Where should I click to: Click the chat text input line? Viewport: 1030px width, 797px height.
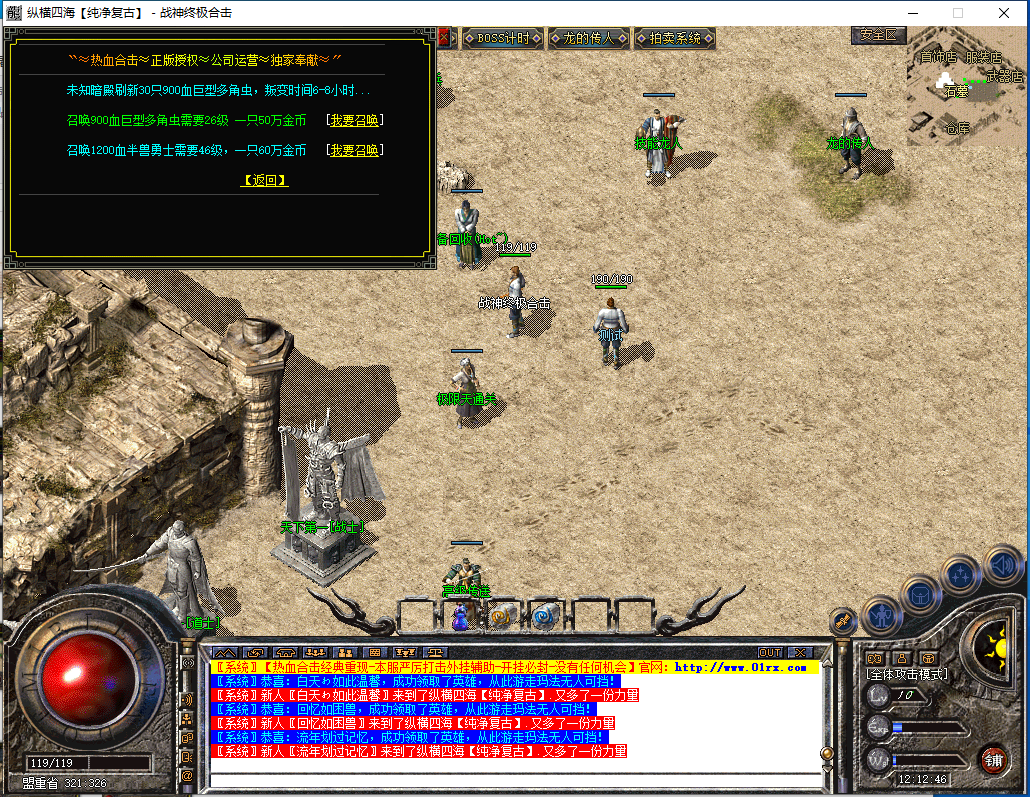point(510,779)
